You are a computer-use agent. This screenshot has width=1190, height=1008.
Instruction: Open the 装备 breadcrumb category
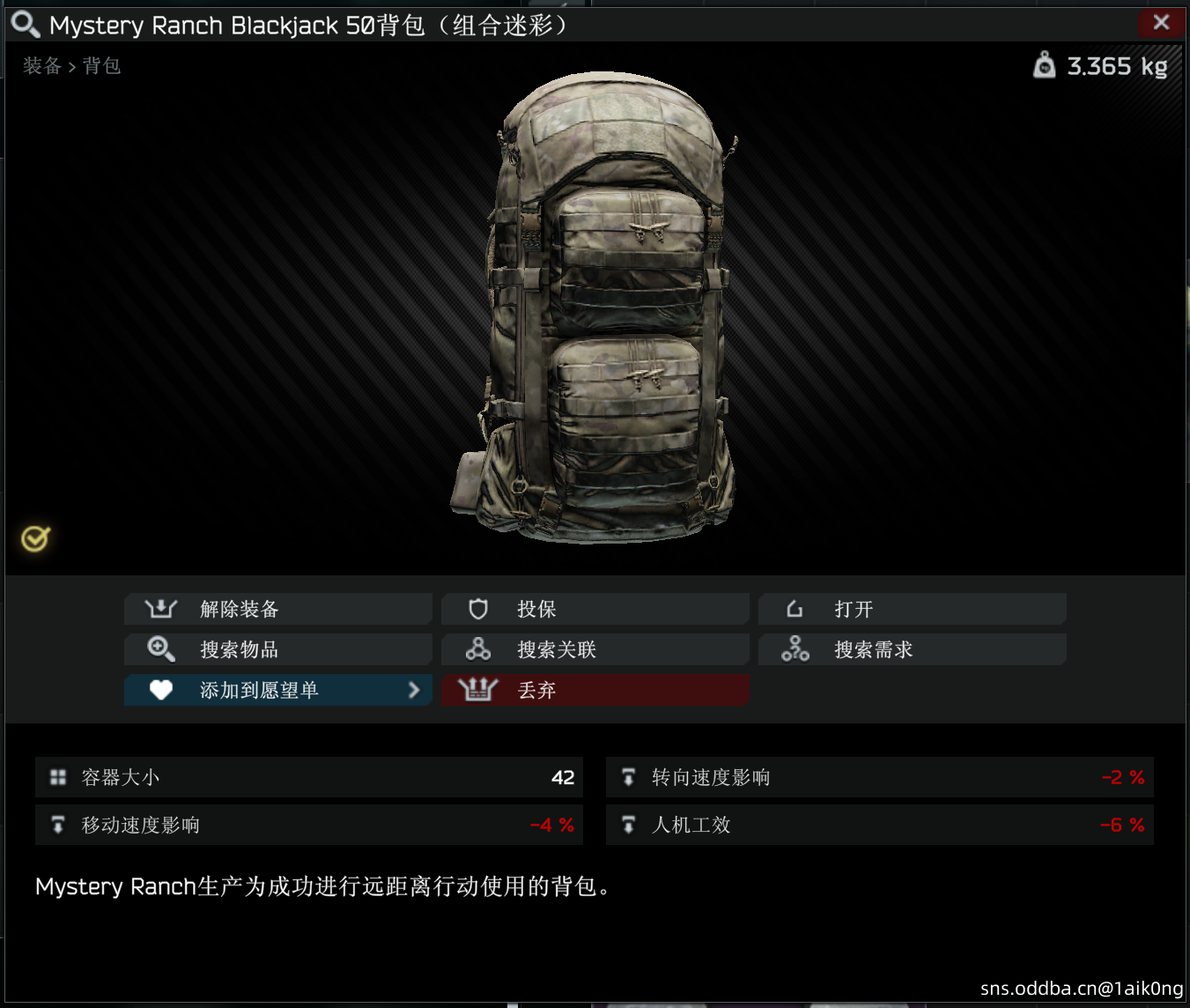[x=41, y=66]
